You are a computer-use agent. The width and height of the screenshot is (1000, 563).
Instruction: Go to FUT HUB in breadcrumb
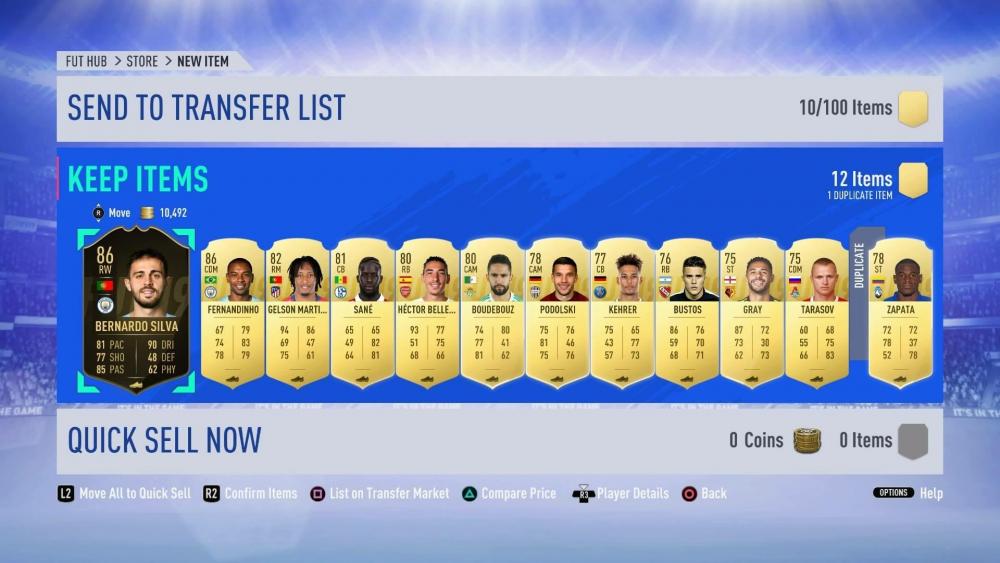86,61
